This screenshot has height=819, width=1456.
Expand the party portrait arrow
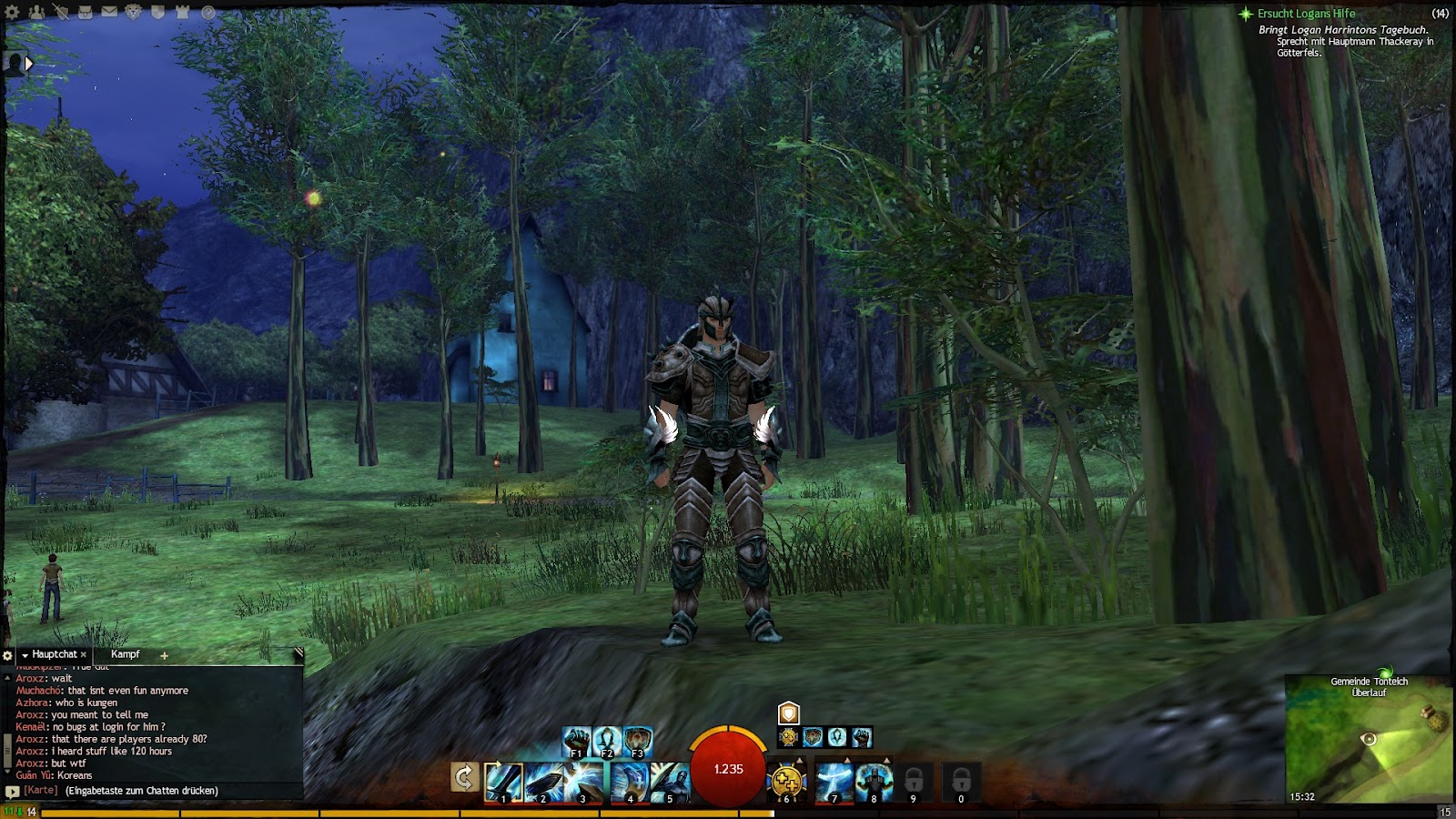[29, 64]
